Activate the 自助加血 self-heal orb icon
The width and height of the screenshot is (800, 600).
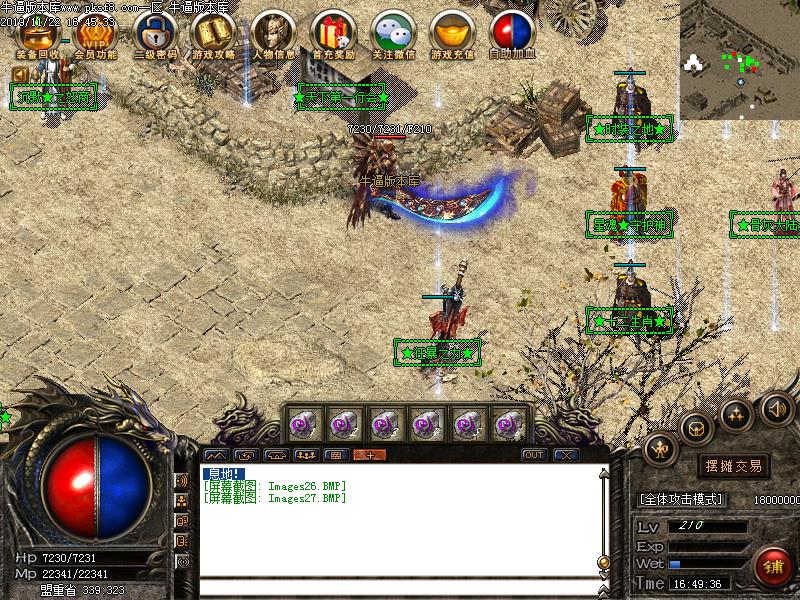(x=511, y=34)
